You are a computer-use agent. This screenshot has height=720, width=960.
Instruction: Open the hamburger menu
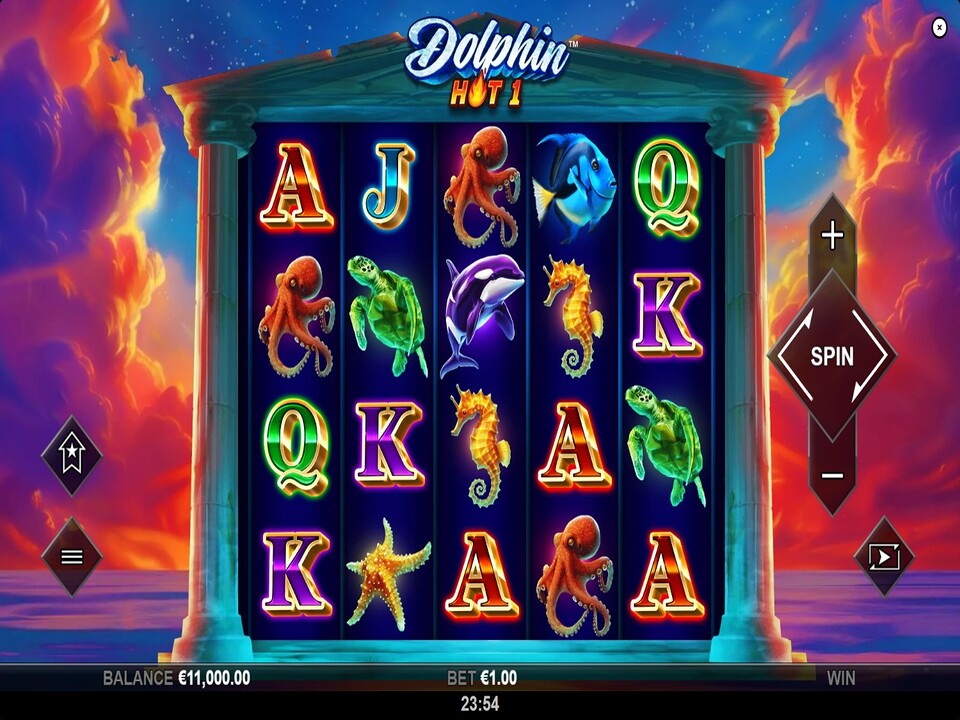pos(72,557)
